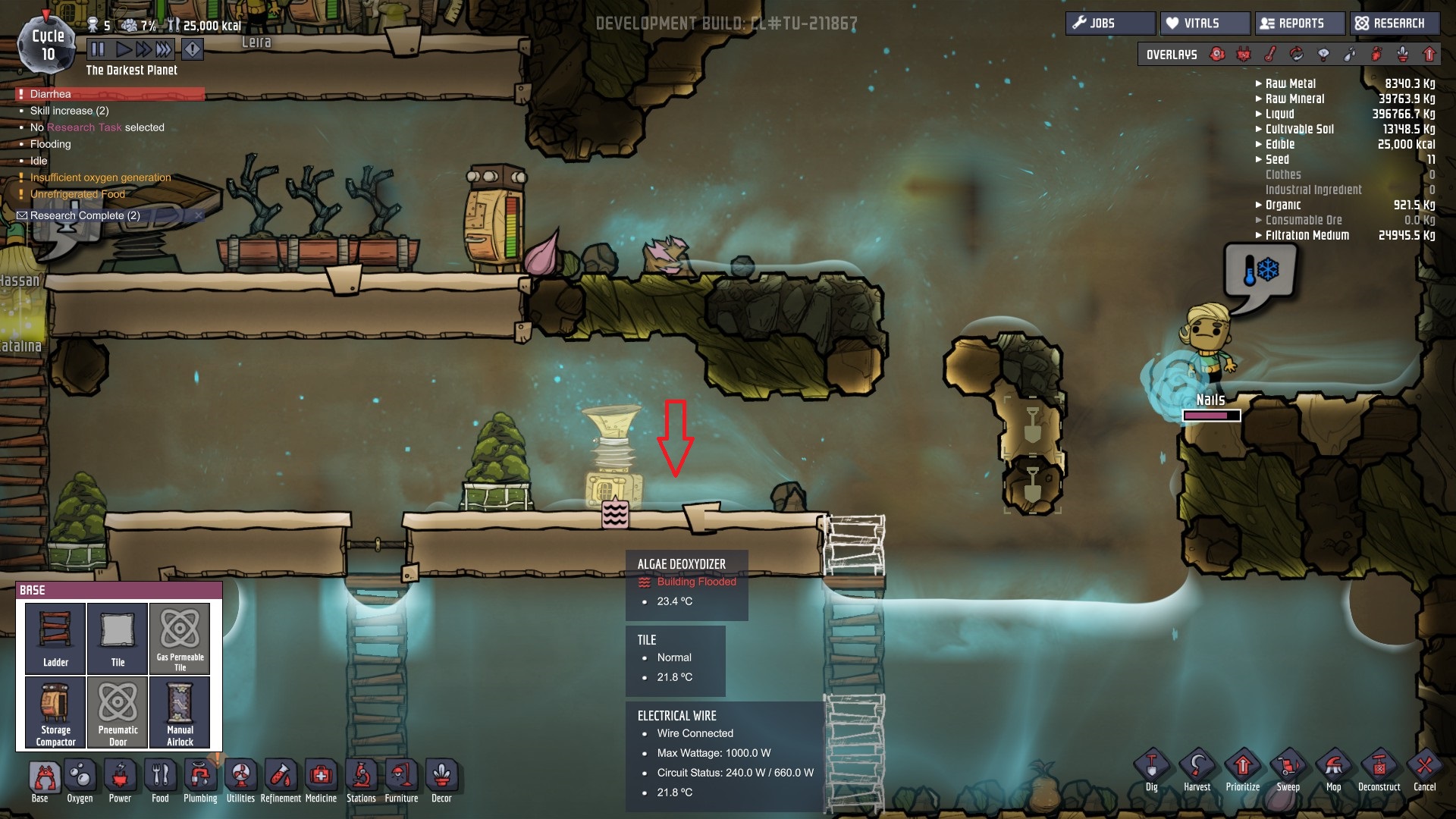This screenshot has width=1456, height=819.
Task: Open the Research Complete message
Action: (85, 215)
